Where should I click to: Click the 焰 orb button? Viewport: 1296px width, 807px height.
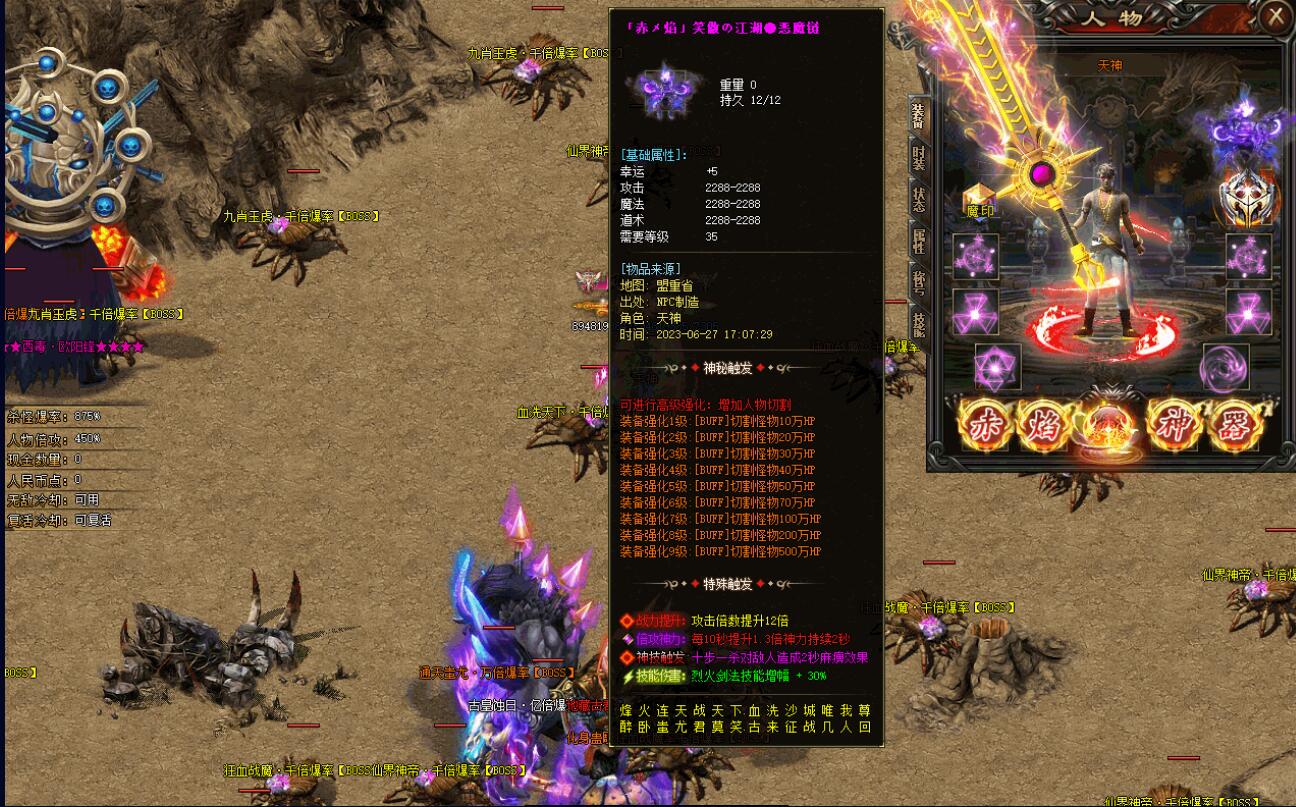click(1044, 427)
